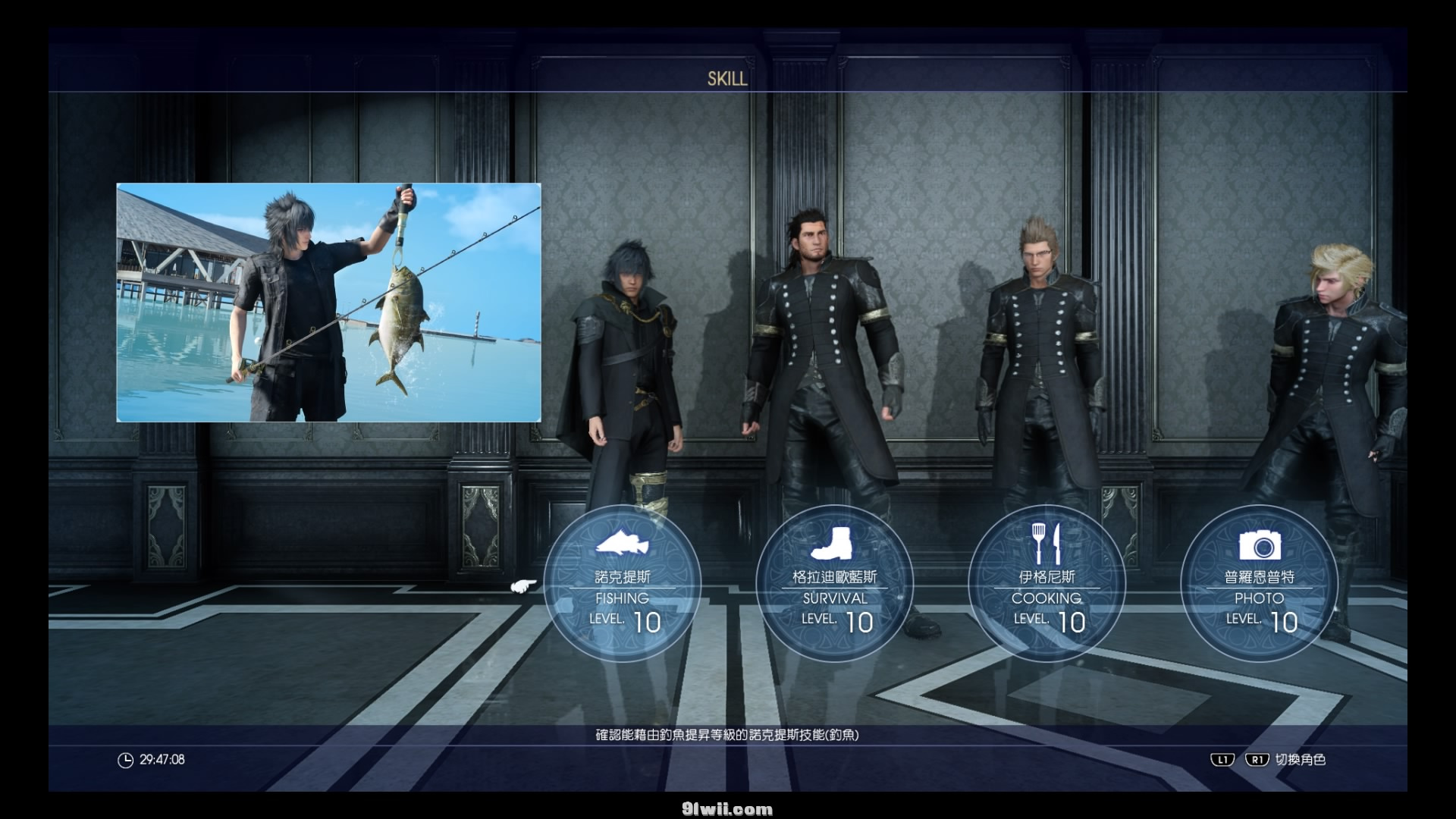The height and width of the screenshot is (819, 1456).
Task: View the fishing preview picture
Action: pos(328,302)
